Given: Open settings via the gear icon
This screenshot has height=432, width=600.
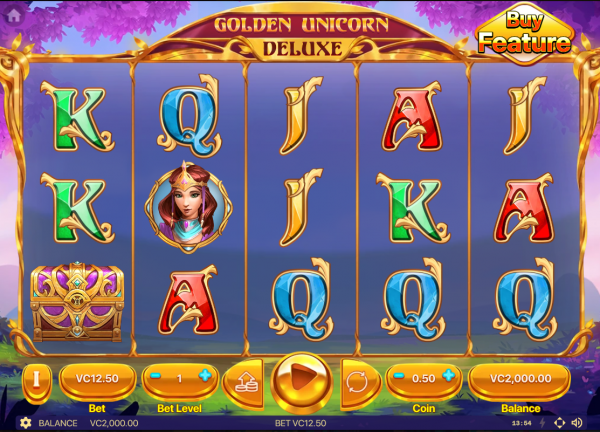Looking at the screenshot, I should point(25,423).
